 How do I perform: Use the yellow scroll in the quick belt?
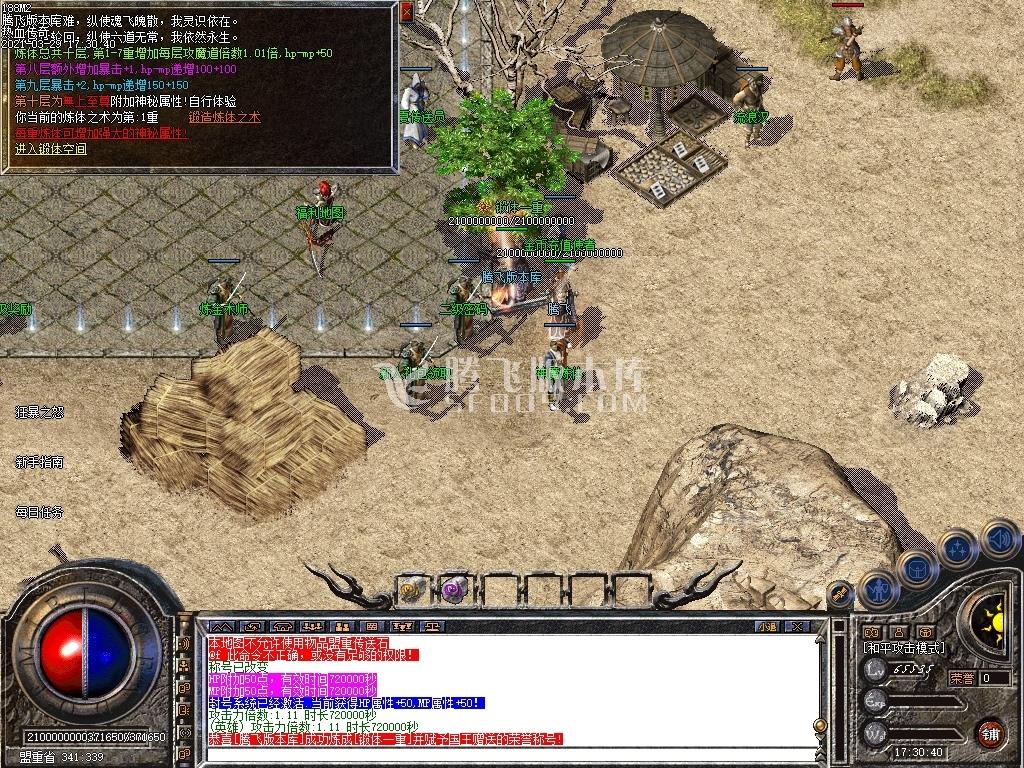[x=412, y=589]
